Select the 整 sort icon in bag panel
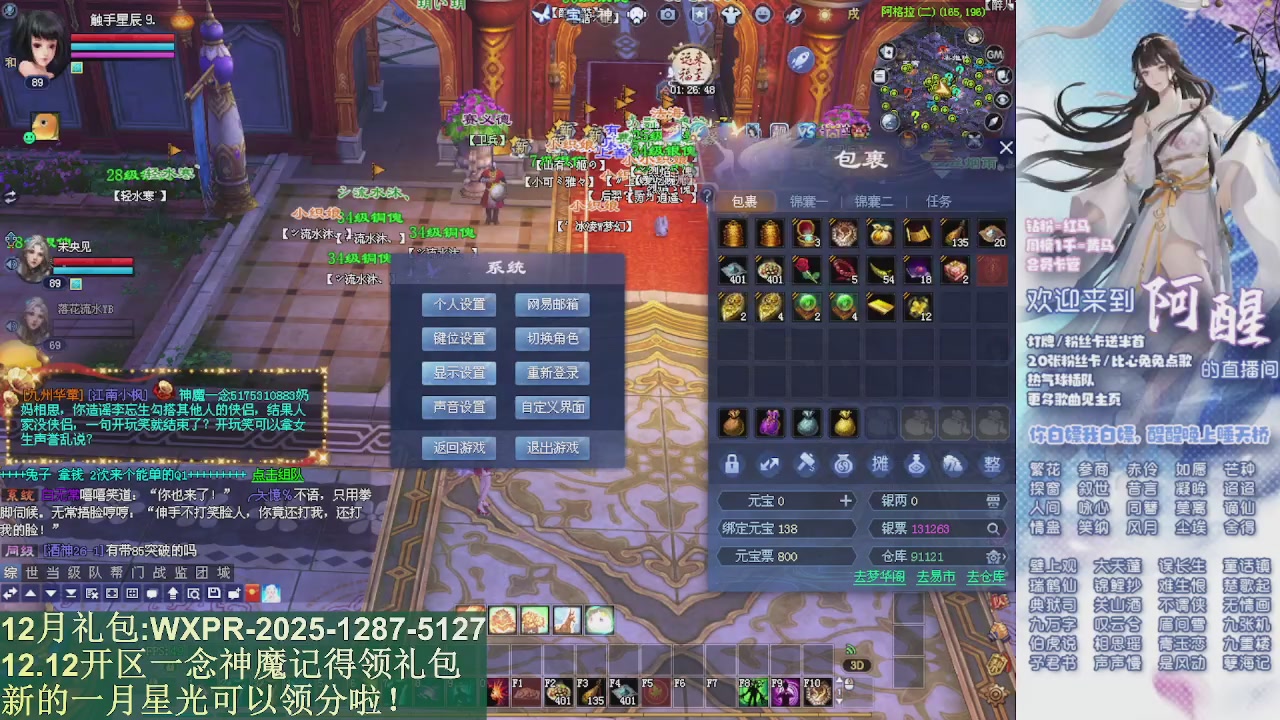The width and height of the screenshot is (1280, 720). (x=991, y=465)
